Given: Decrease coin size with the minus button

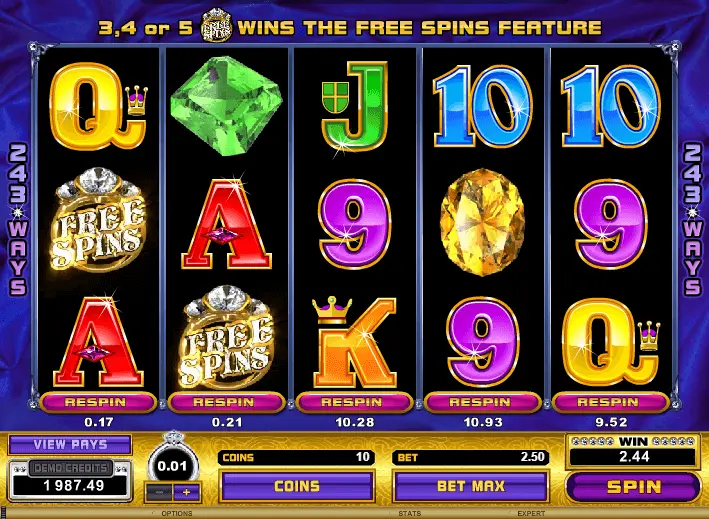Looking at the screenshot, I should coord(158,493).
